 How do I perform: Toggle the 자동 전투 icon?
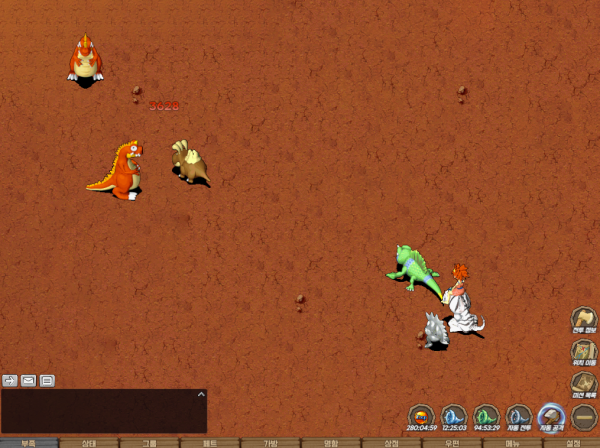tap(518, 416)
